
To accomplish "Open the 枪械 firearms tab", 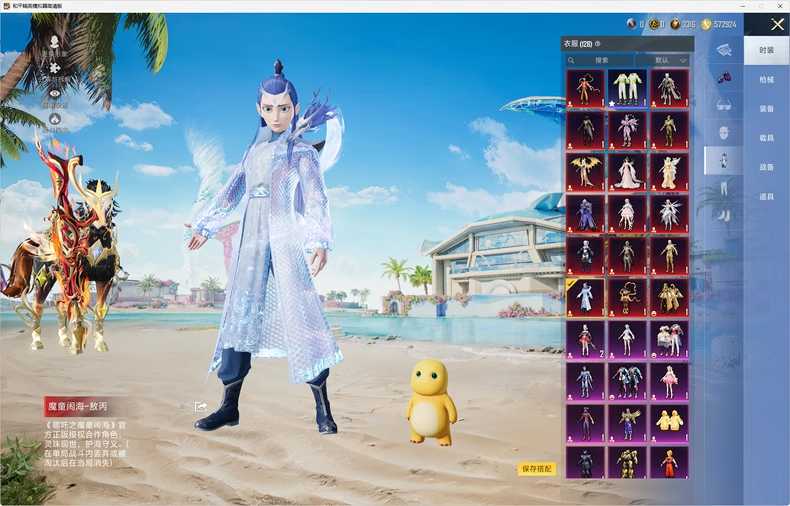I will tap(766, 79).
